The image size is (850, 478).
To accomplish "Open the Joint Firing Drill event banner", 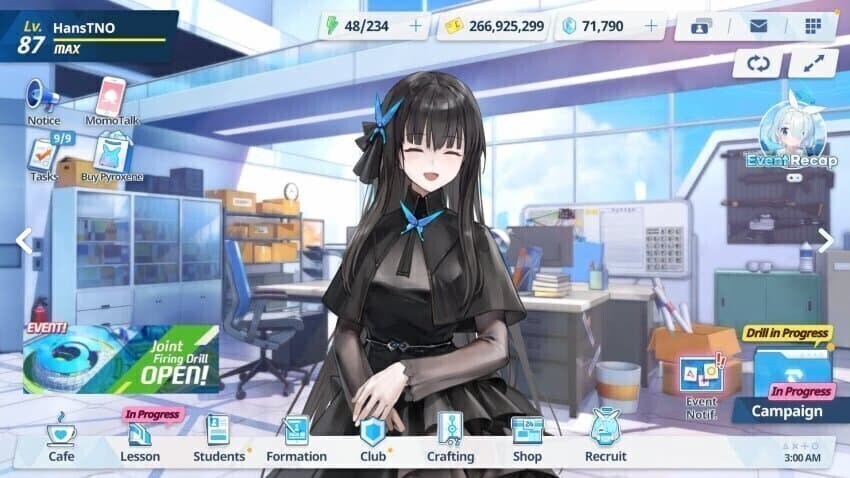I will pyautogui.click(x=121, y=358).
